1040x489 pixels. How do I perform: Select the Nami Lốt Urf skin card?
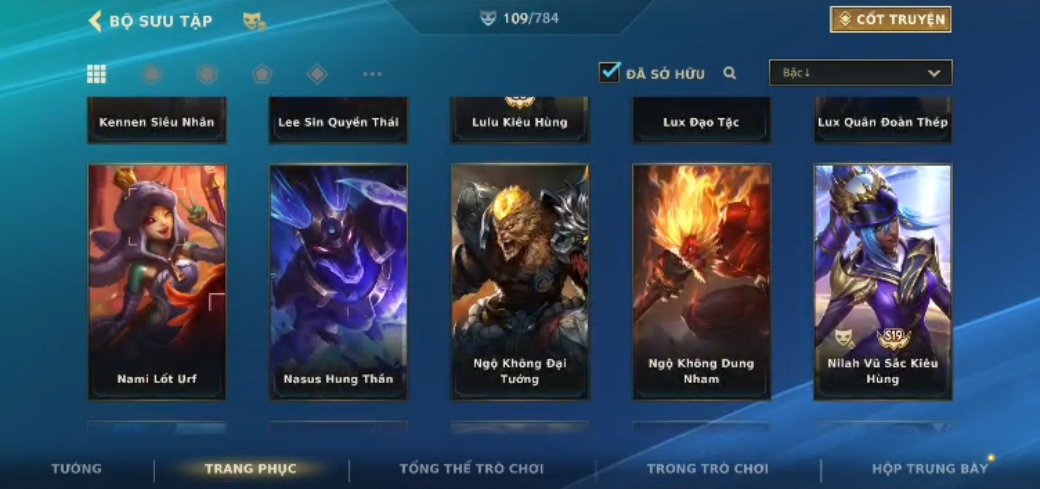(x=157, y=281)
